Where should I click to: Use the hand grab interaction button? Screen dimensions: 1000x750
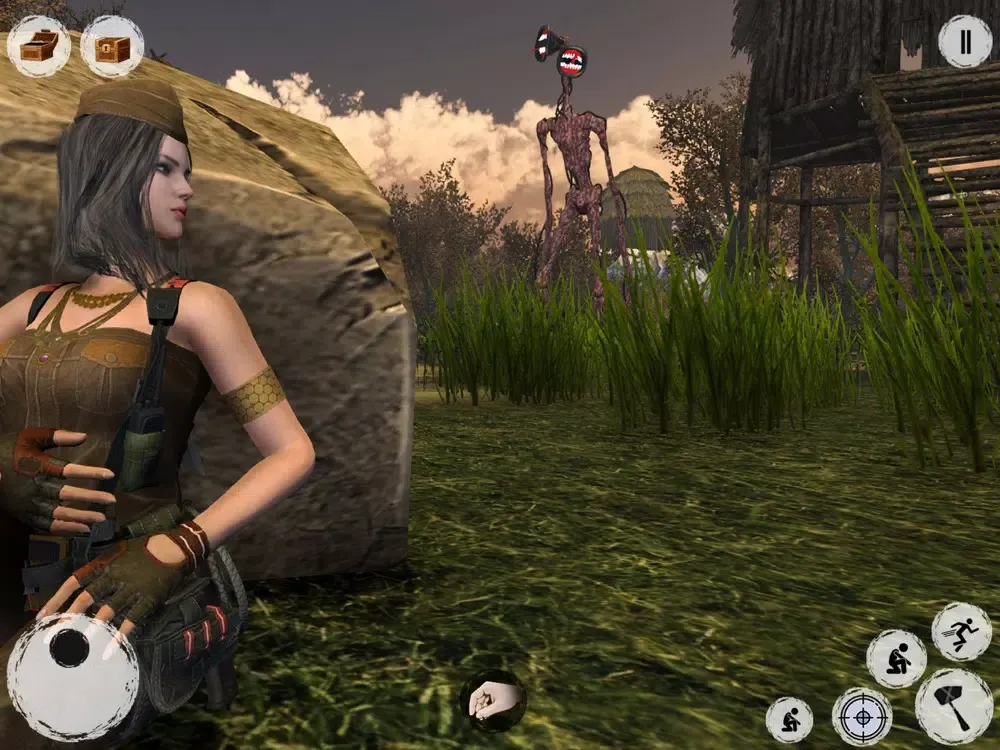pyautogui.click(x=493, y=699)
